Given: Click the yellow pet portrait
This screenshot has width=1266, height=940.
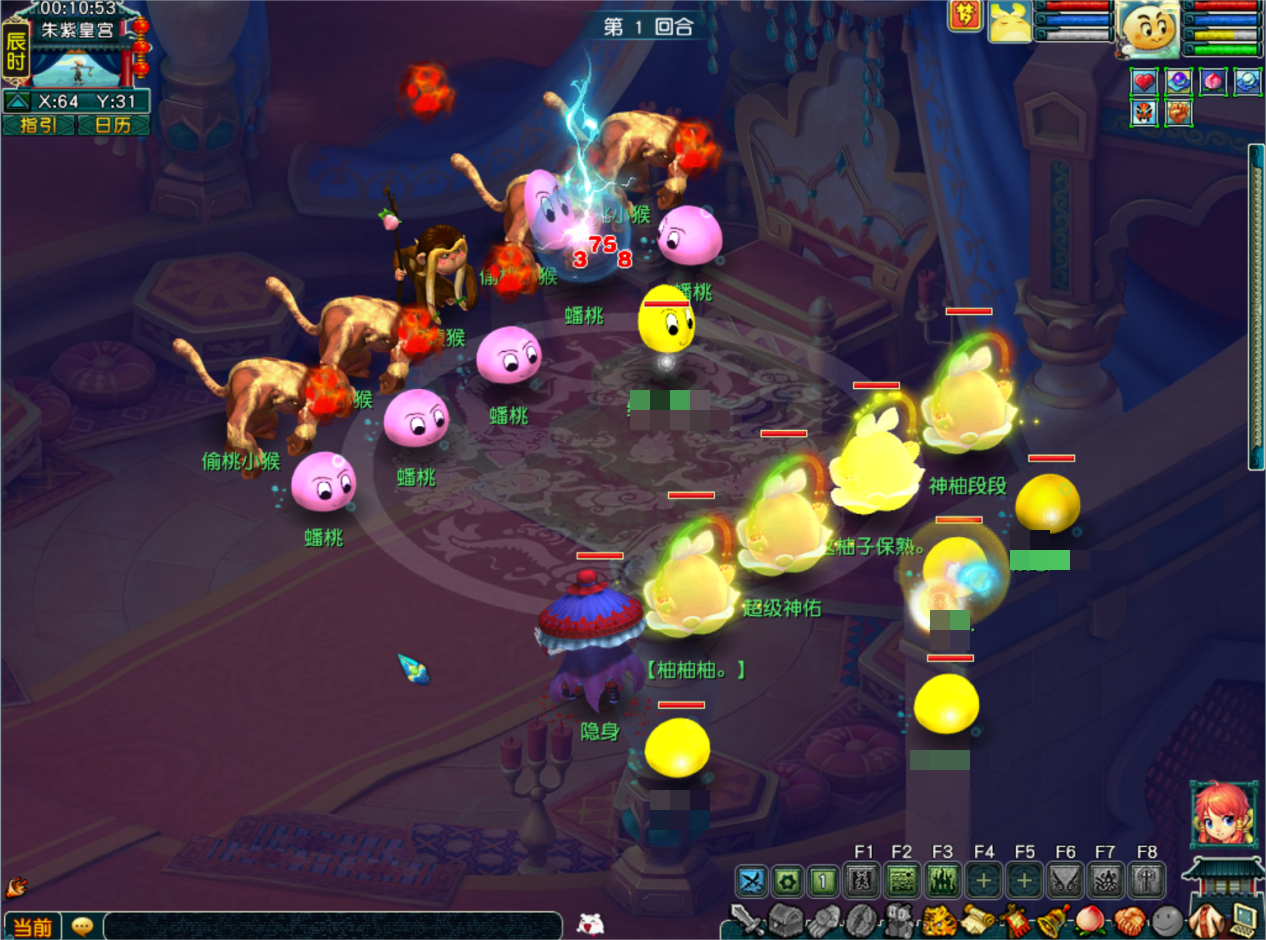Looking at the screenshot, I should [1010, 22].
